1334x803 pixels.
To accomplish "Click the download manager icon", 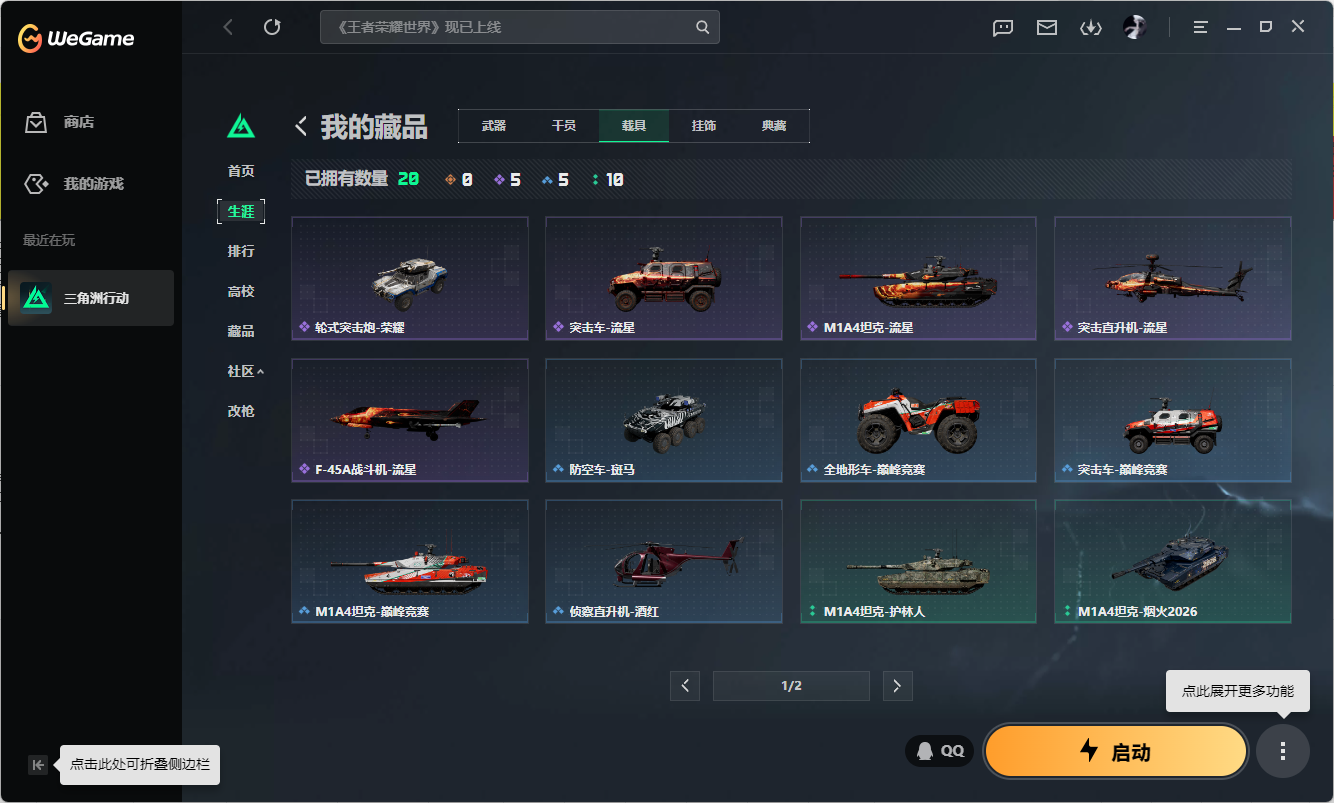I will 1090,27.
